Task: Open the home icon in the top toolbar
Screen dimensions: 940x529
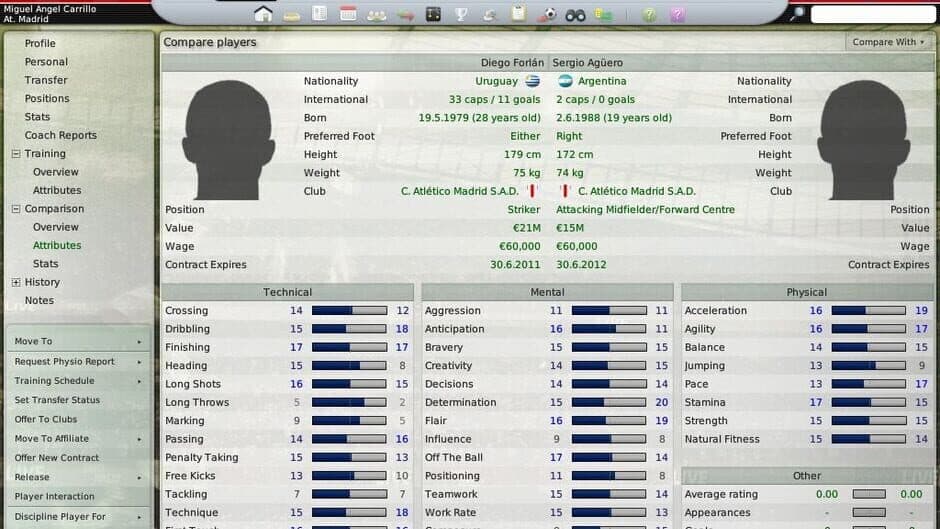Action: pos(263,14)
